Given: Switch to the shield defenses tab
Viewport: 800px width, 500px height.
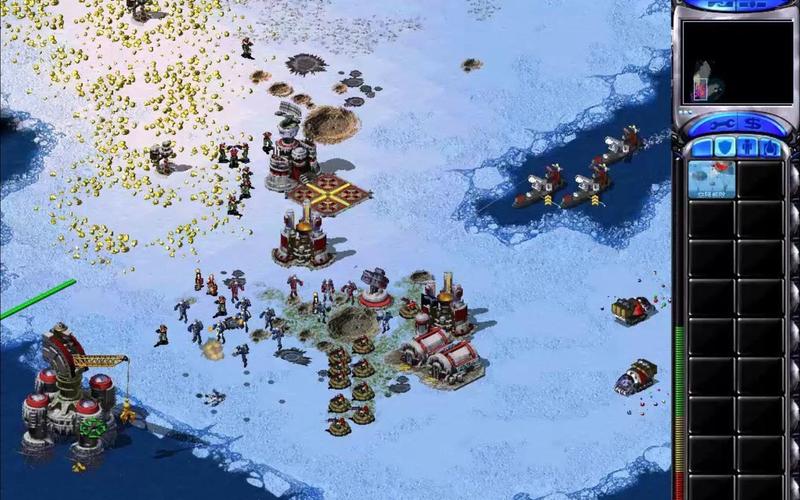Looking at the screenshot, I should pyautogui.click(x=723, y=148).
